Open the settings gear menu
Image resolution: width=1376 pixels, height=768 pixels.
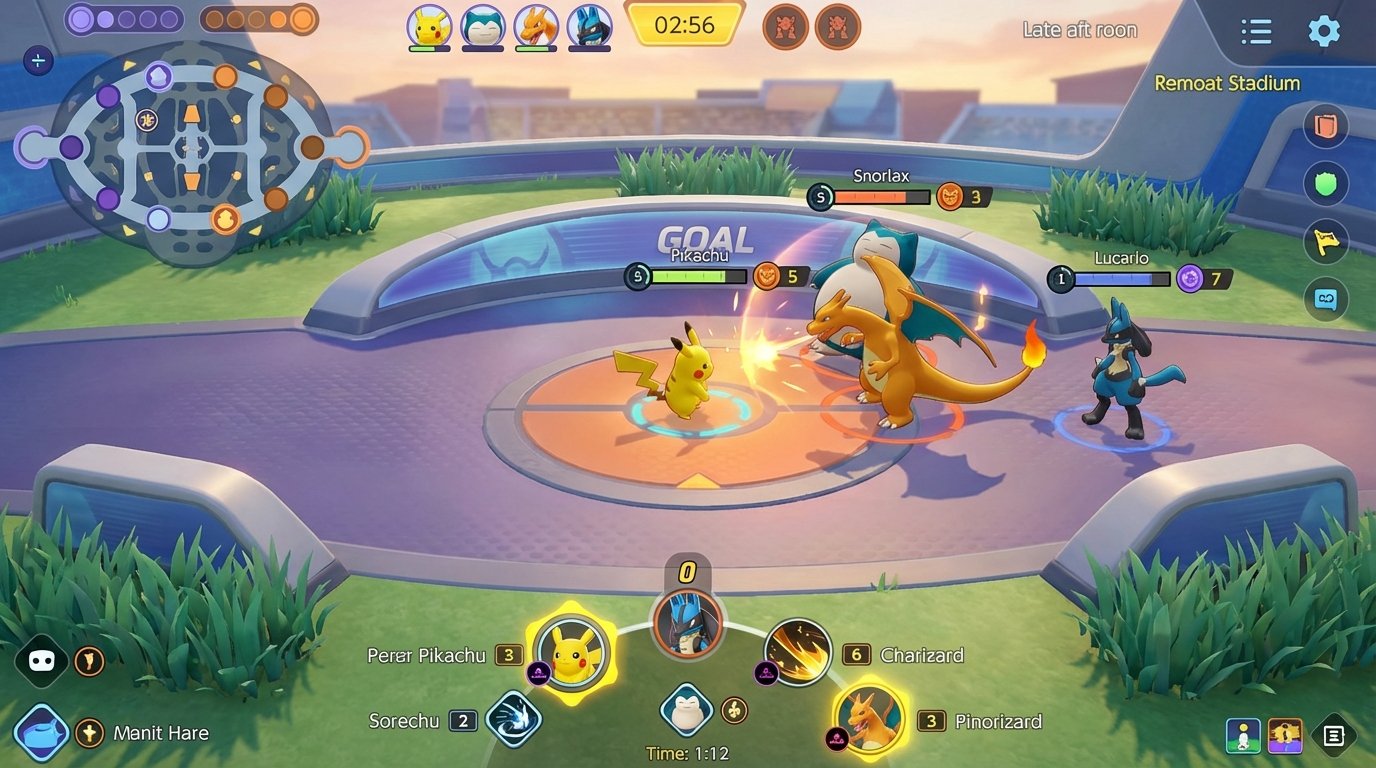point(1324,30)
